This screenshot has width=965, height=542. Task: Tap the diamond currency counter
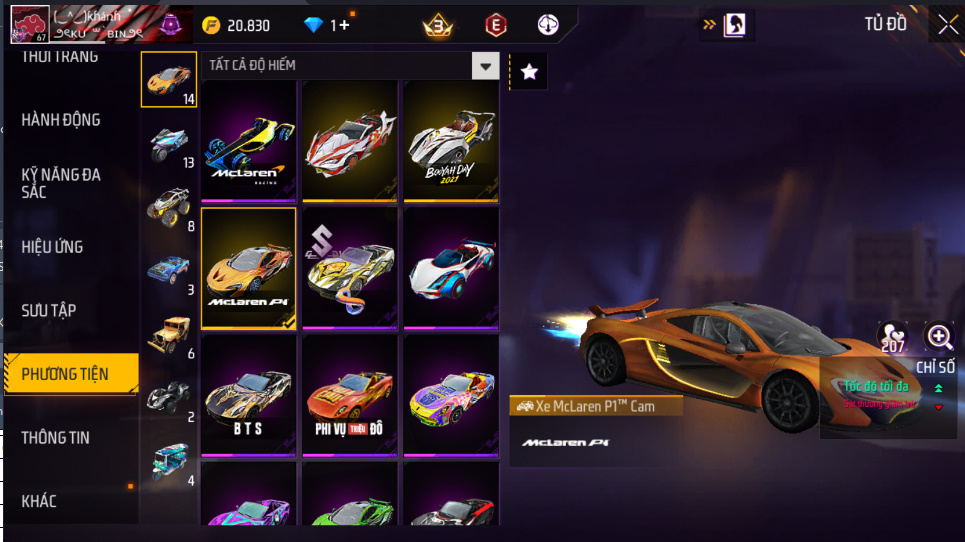[x=326, y=25]
